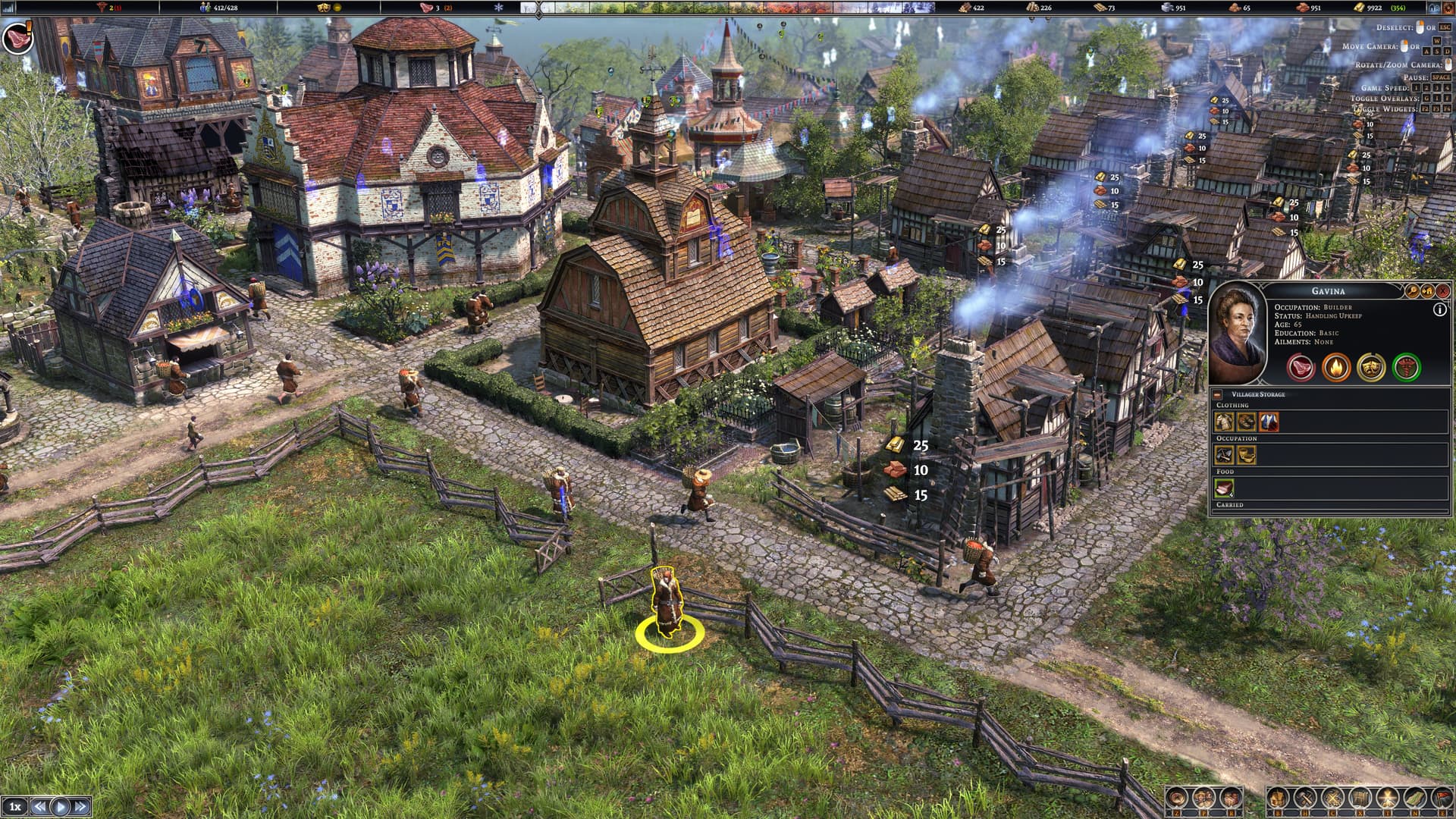Image resolution: width=1456 pixels, height=819 pixels.
Task: Click the red flag toolbar icon
Action: click(1442, 798)
